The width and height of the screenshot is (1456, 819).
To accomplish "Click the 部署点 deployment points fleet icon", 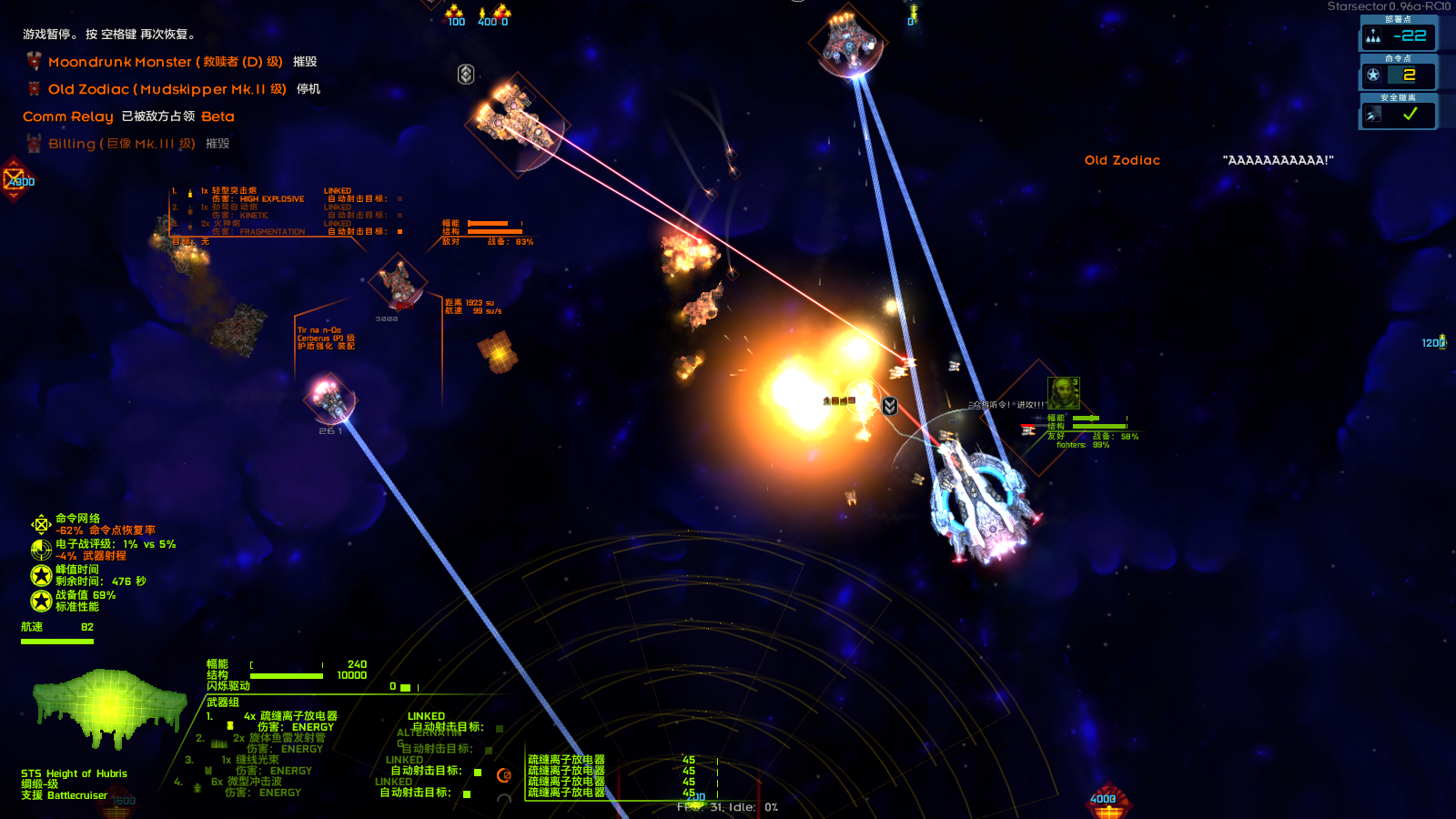I will pyautogui.click(x=1374, y=36).
